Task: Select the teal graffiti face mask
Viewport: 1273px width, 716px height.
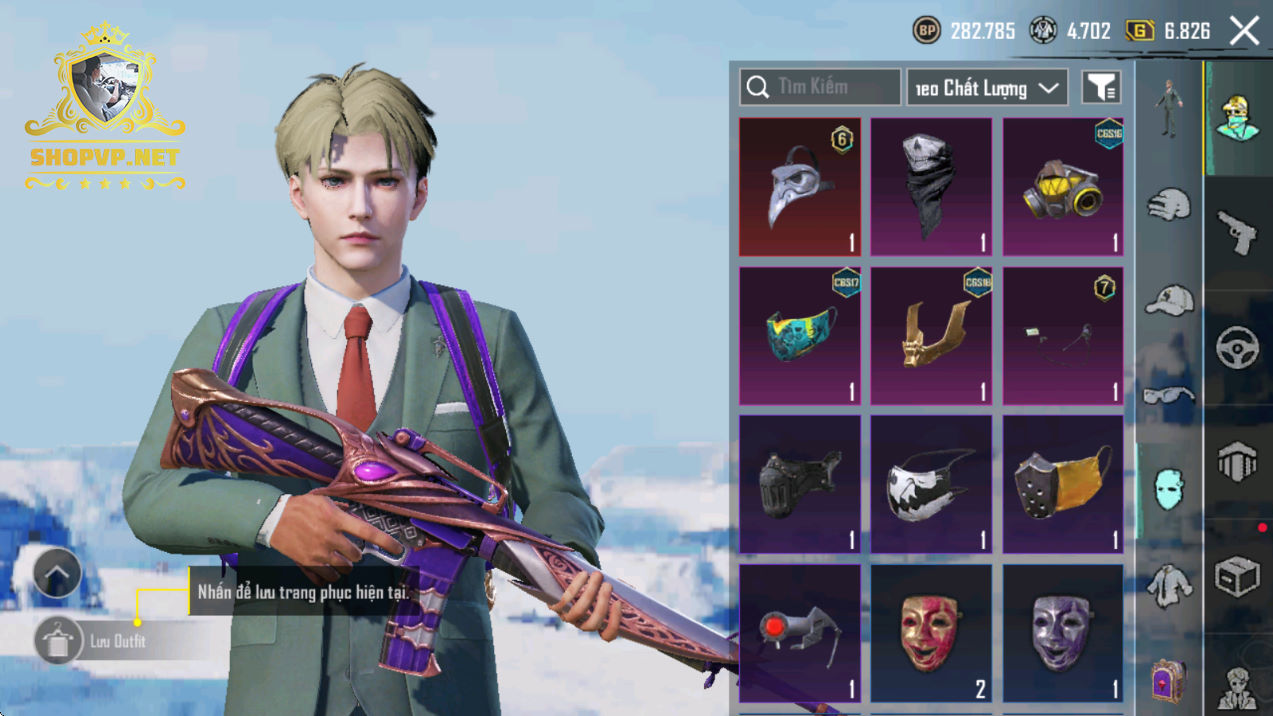Action: pos(799,335)
